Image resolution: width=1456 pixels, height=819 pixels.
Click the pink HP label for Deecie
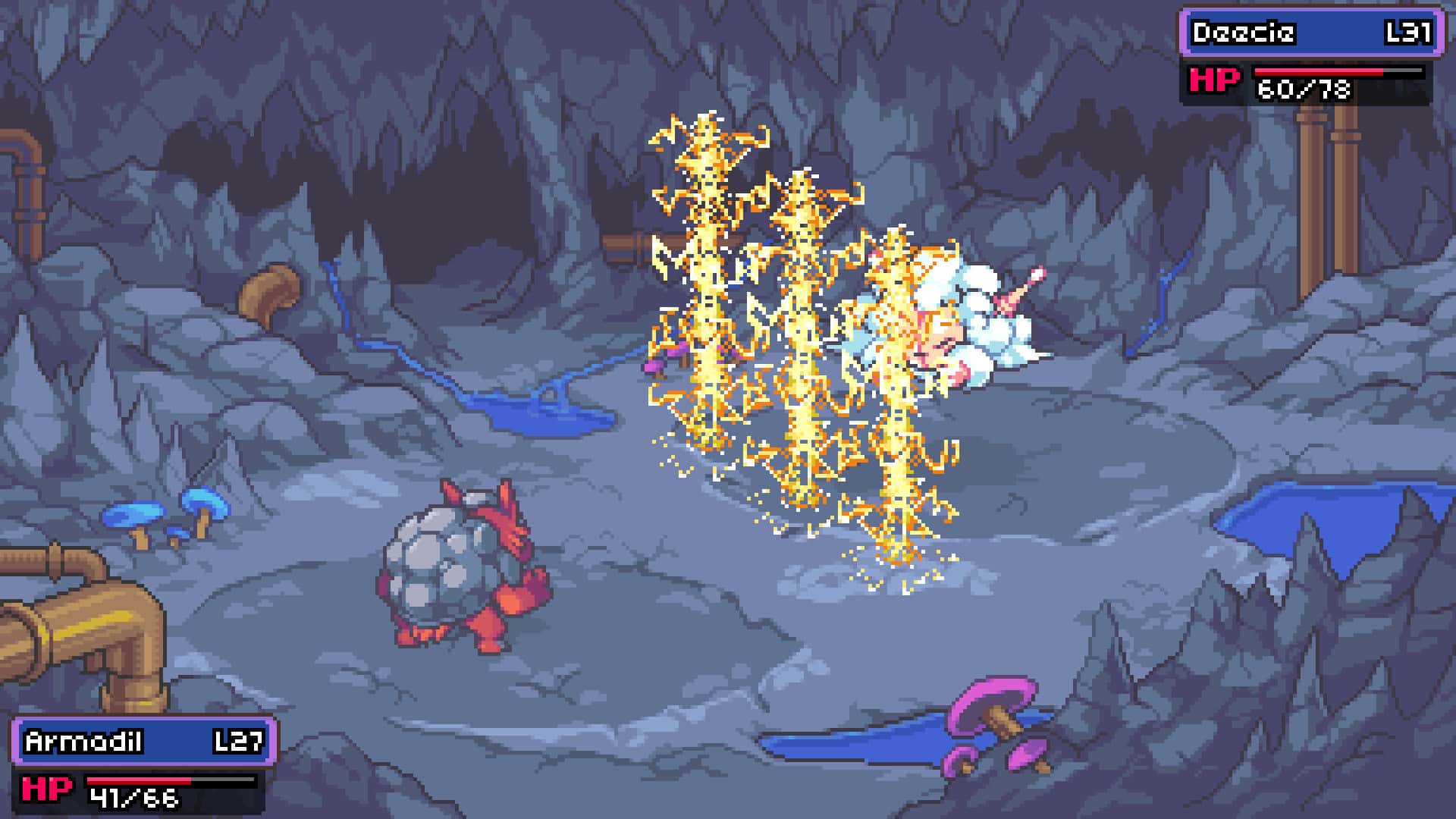pos(1214,80)
